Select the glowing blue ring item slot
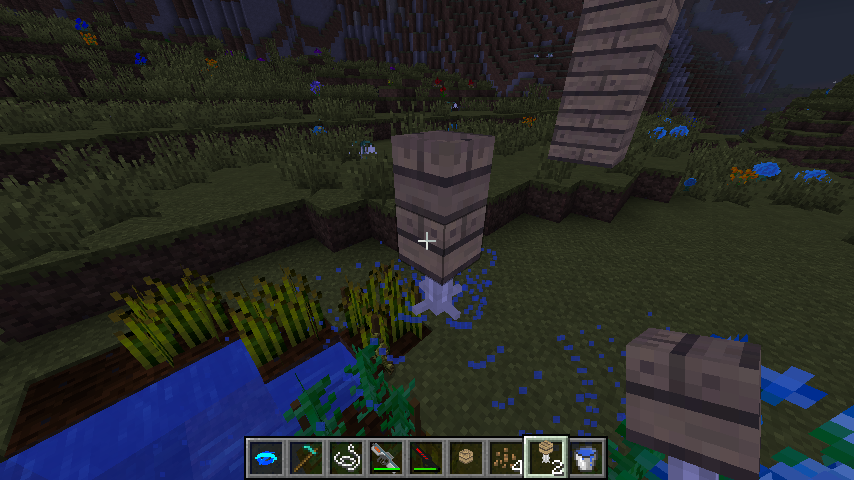854x480 pixels. 266,457
